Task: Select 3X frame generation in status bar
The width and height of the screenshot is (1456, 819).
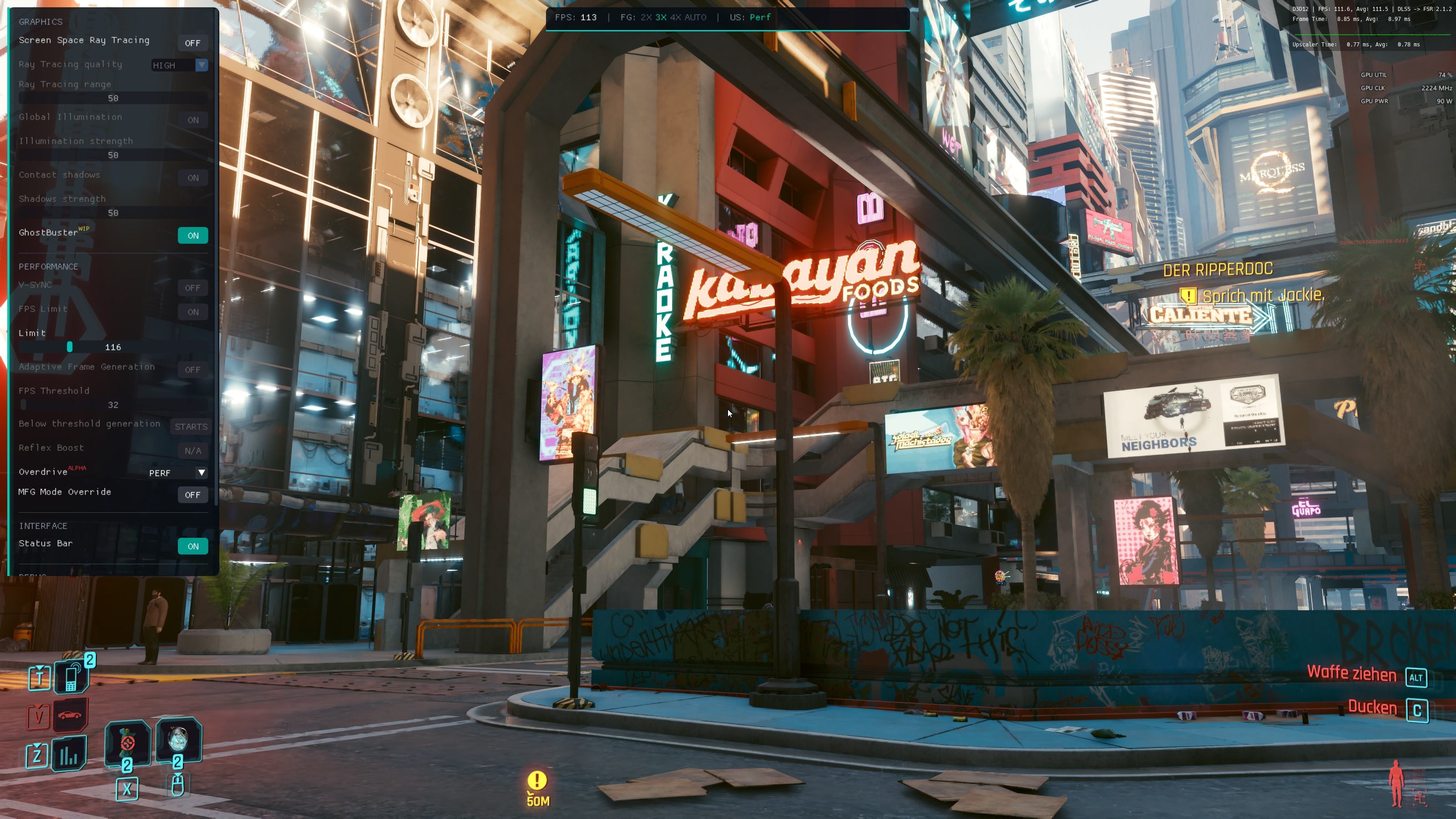Action: point(661,18)
